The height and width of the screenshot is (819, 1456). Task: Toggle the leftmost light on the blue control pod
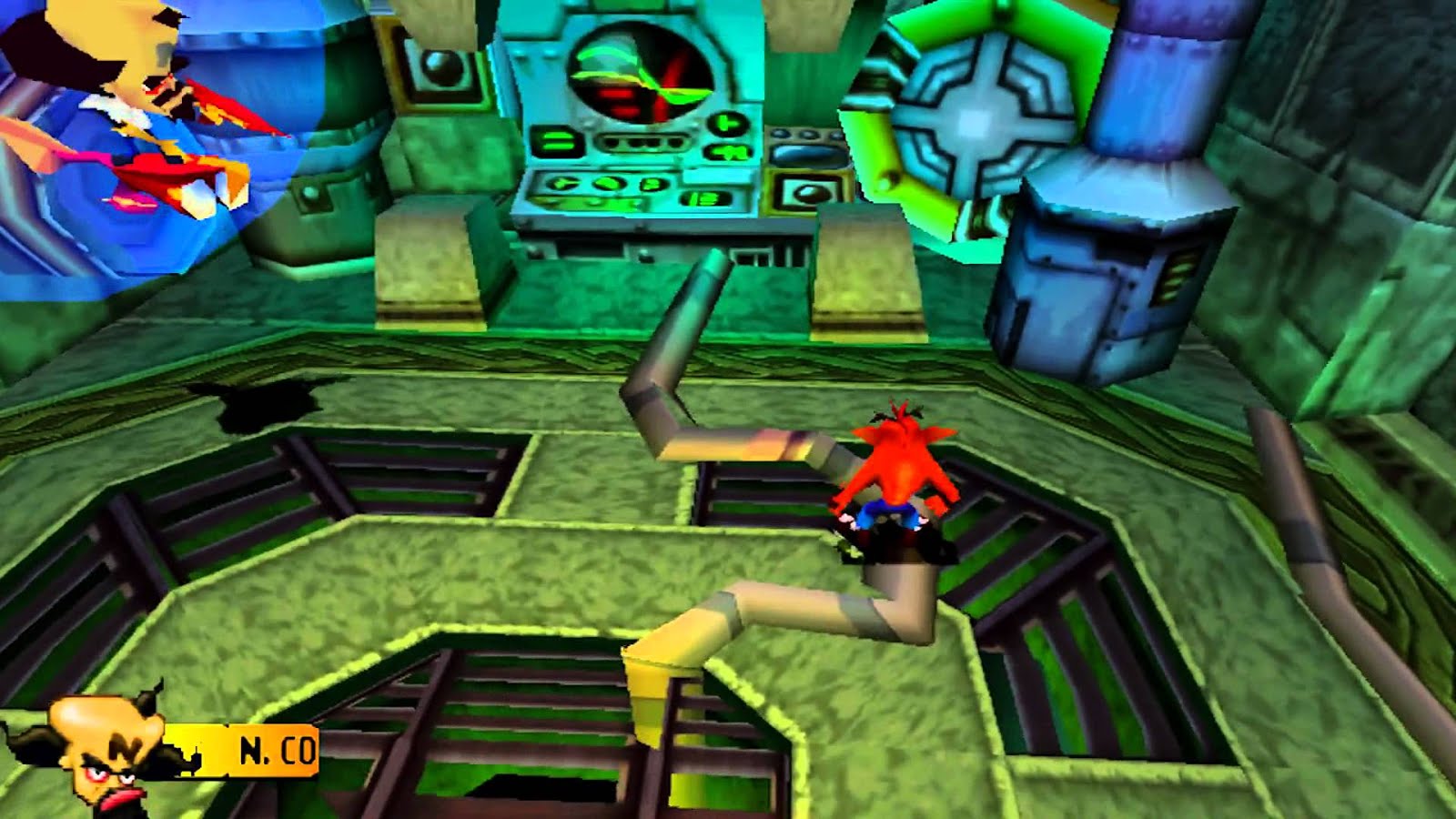coord(778,133)
